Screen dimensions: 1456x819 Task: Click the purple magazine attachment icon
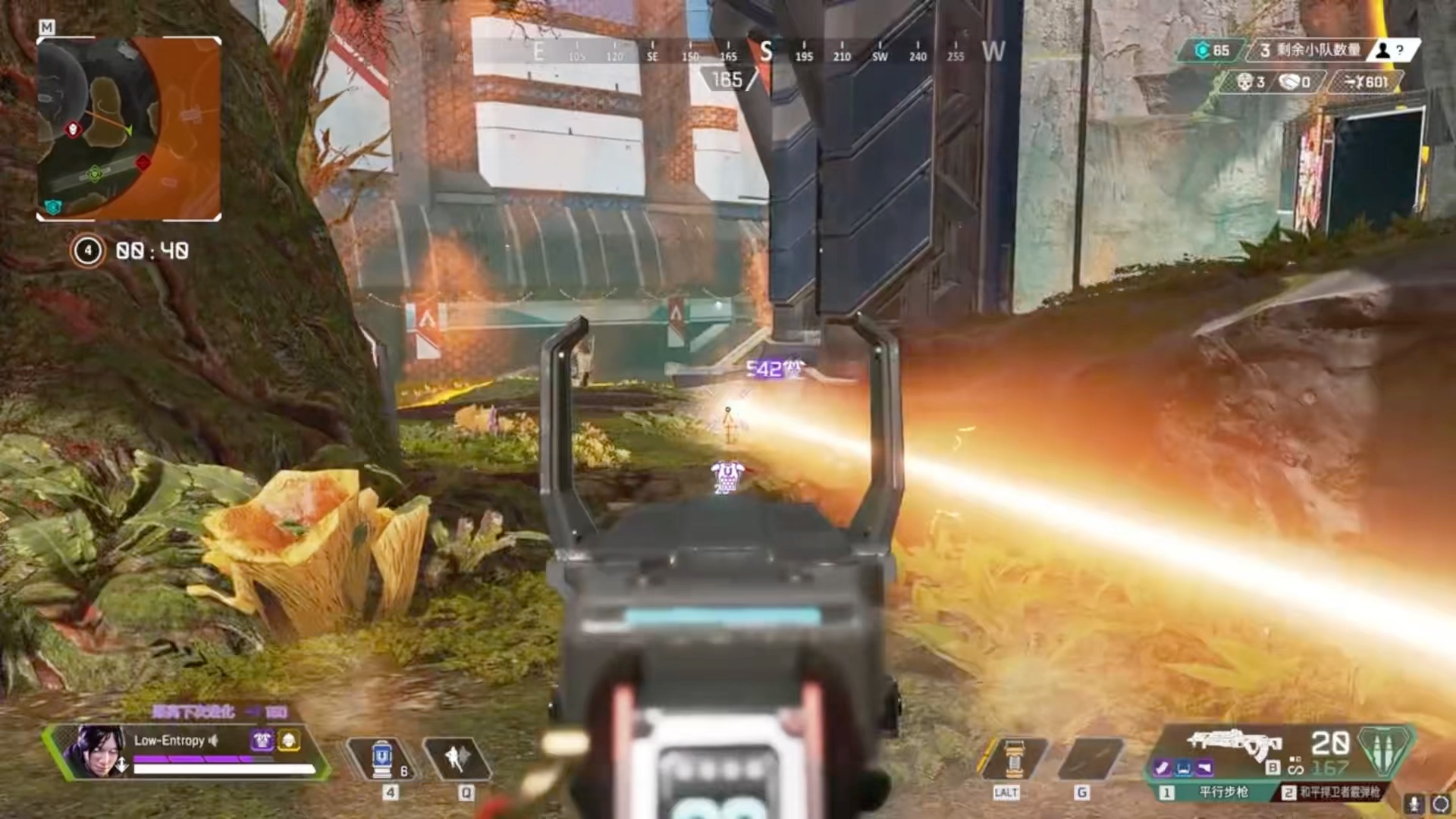[x=1163, y=768]
